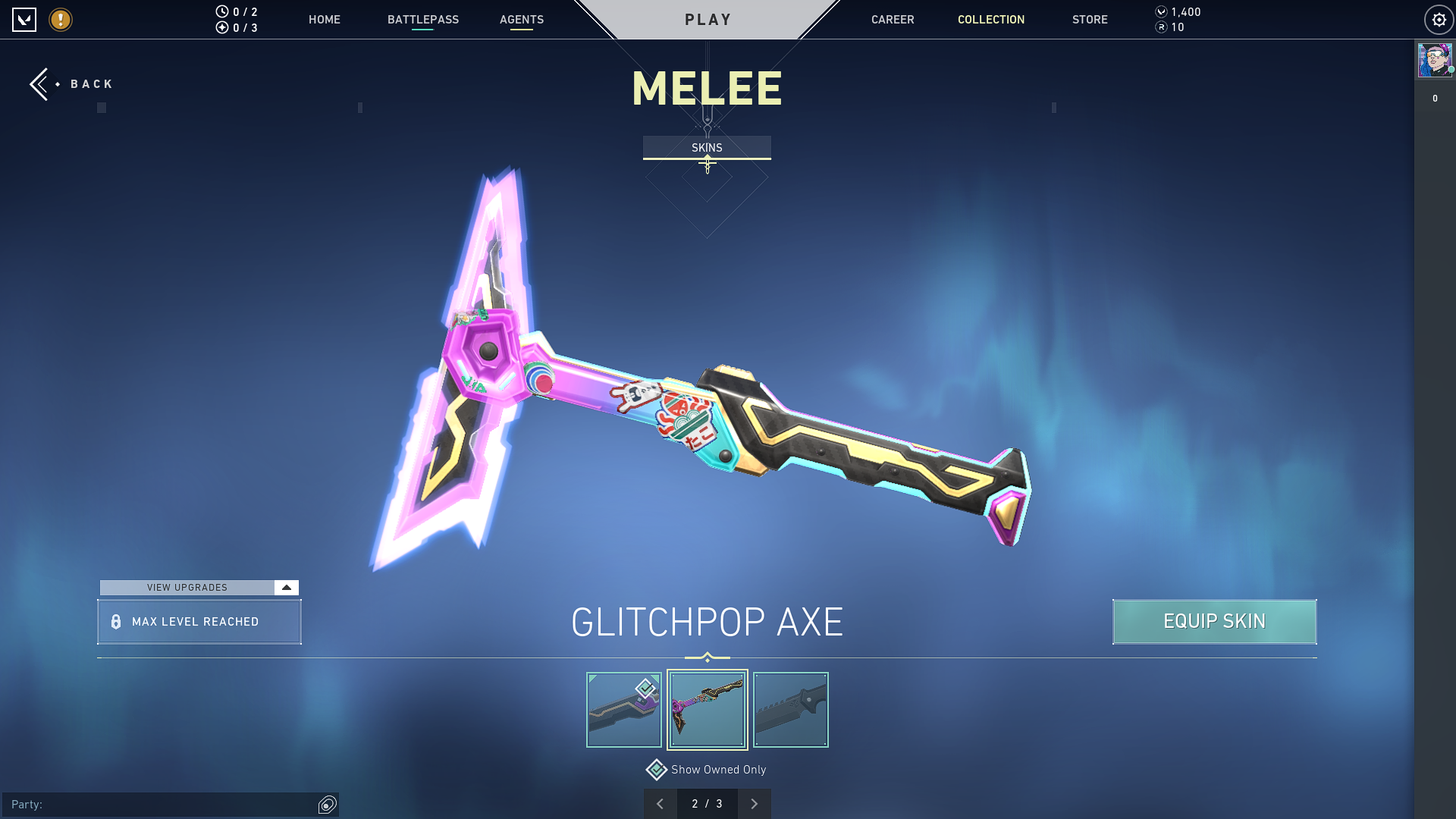Click the alert exclamation icon
Viewport: 1456px width, 819px height.
click(61, 20)
